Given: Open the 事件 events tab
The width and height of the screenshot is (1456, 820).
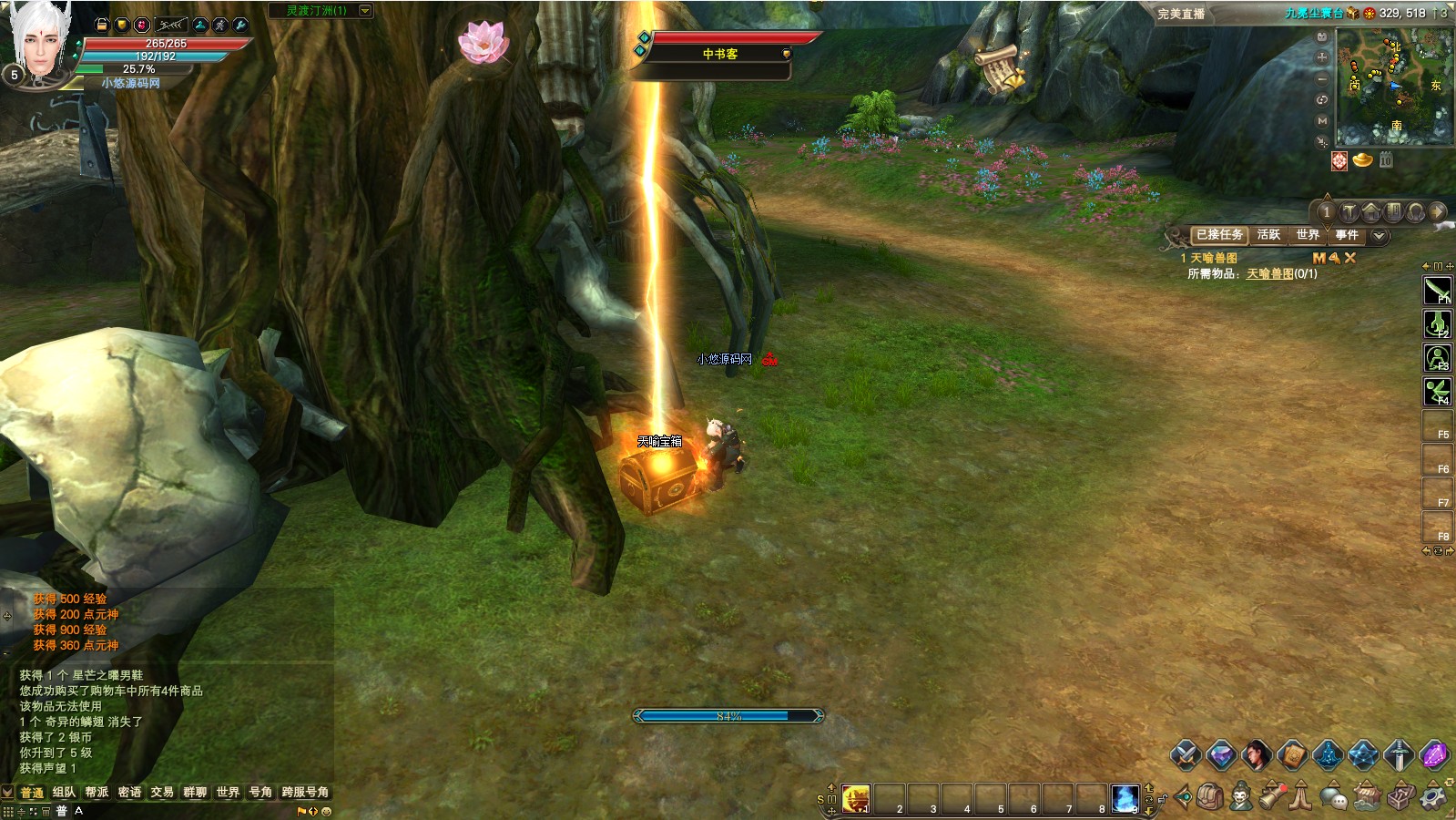Looking at the screenshot, I should click(x=1347, y=235).
